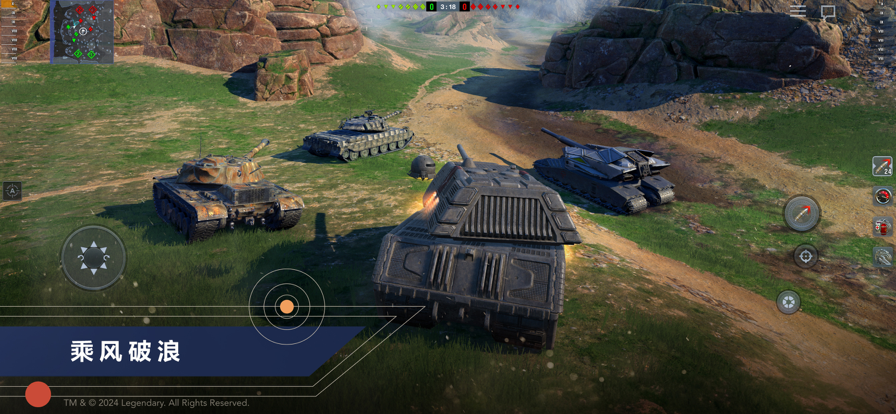Use the bottom consumable slot with grey equipment icon
Image resolution: width=896 pixels, height=414 pixels.
(x=882, y=258)
